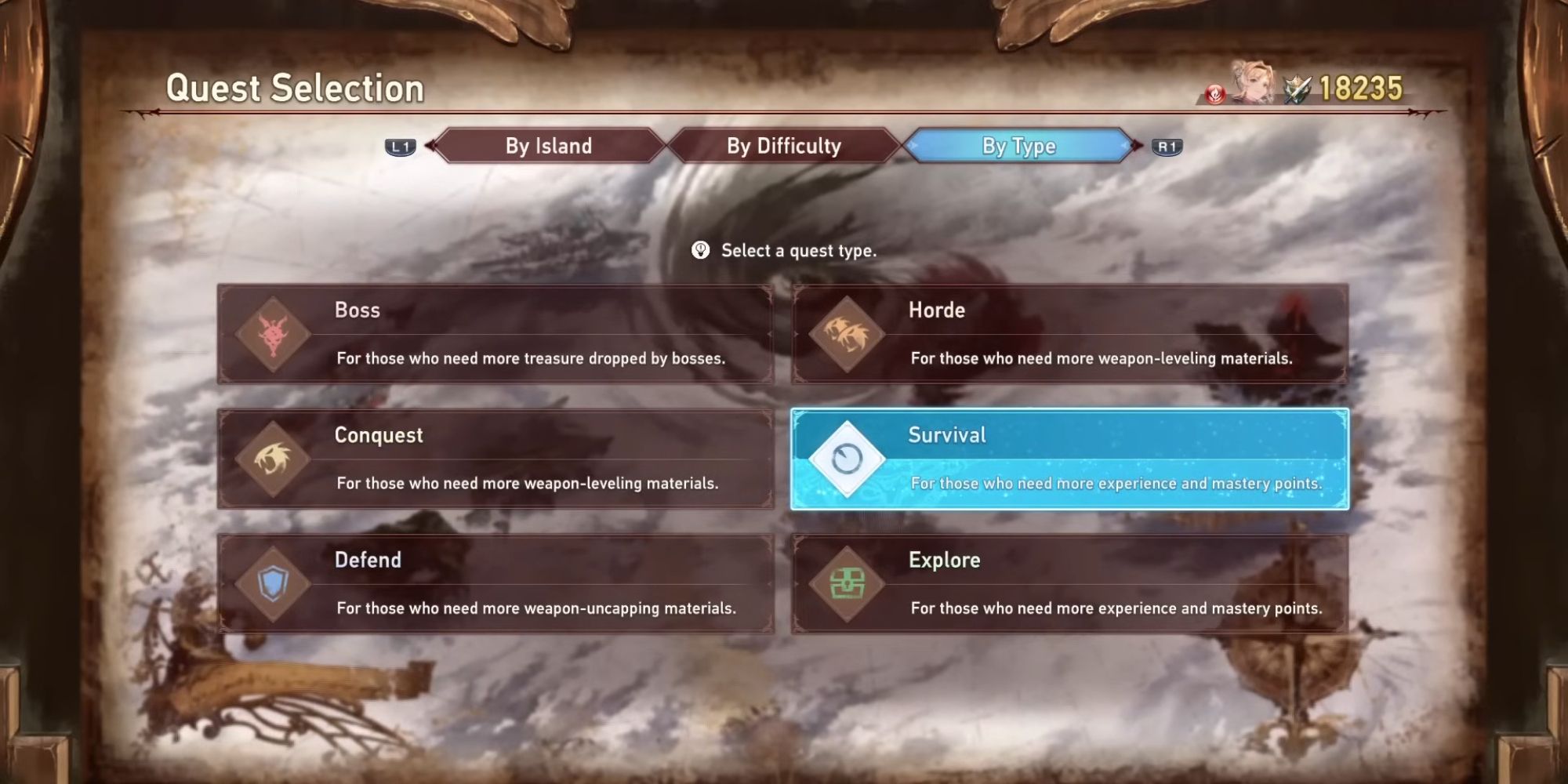Click the Explore treasure chest icon
Image resolution: width=1568 pixels, height=784 pixels.
pyautogui.click(x=848, y=584)
